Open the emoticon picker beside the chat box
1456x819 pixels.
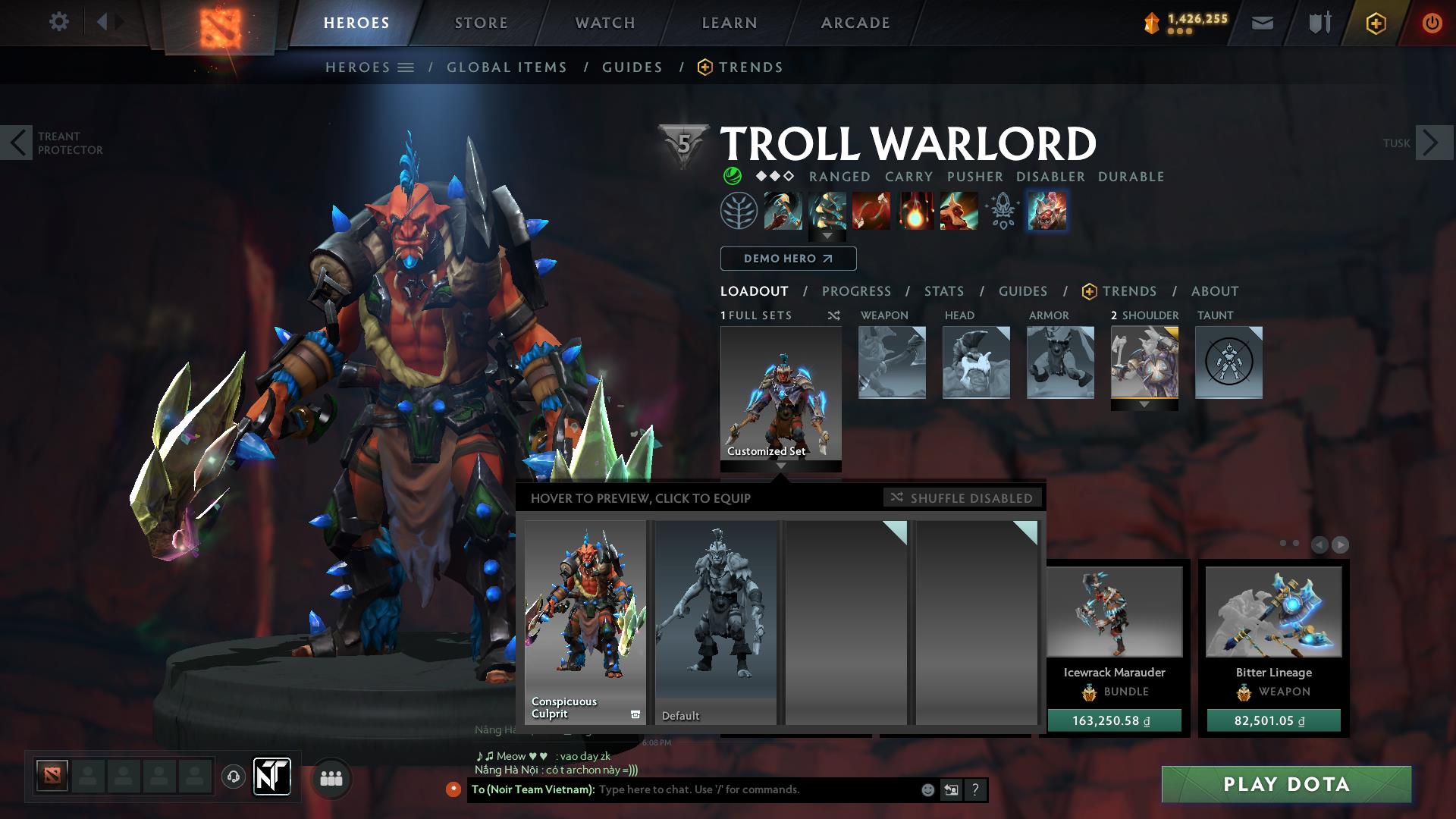(927, 789)
